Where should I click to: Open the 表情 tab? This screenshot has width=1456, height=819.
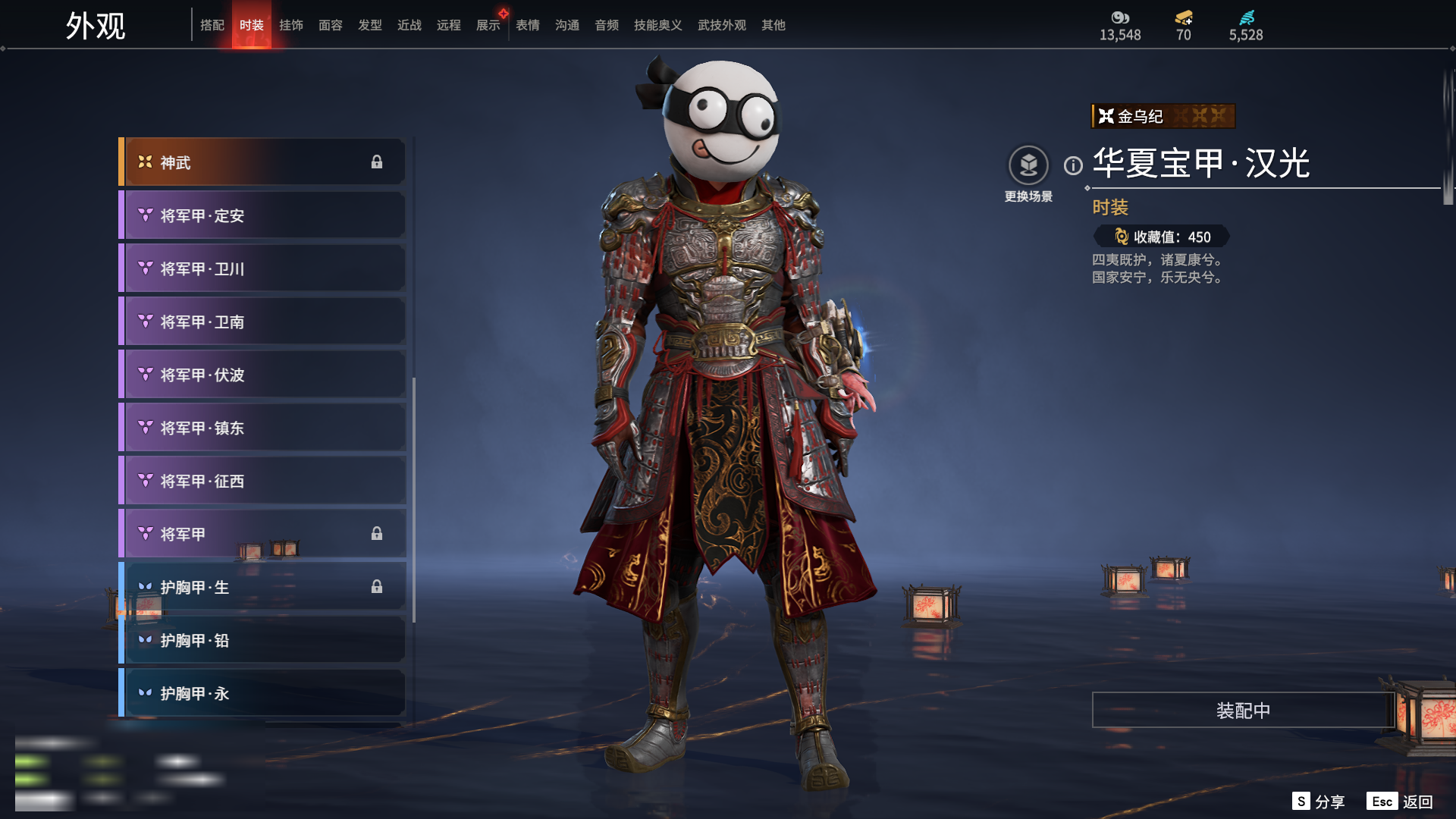pos(528,25)
